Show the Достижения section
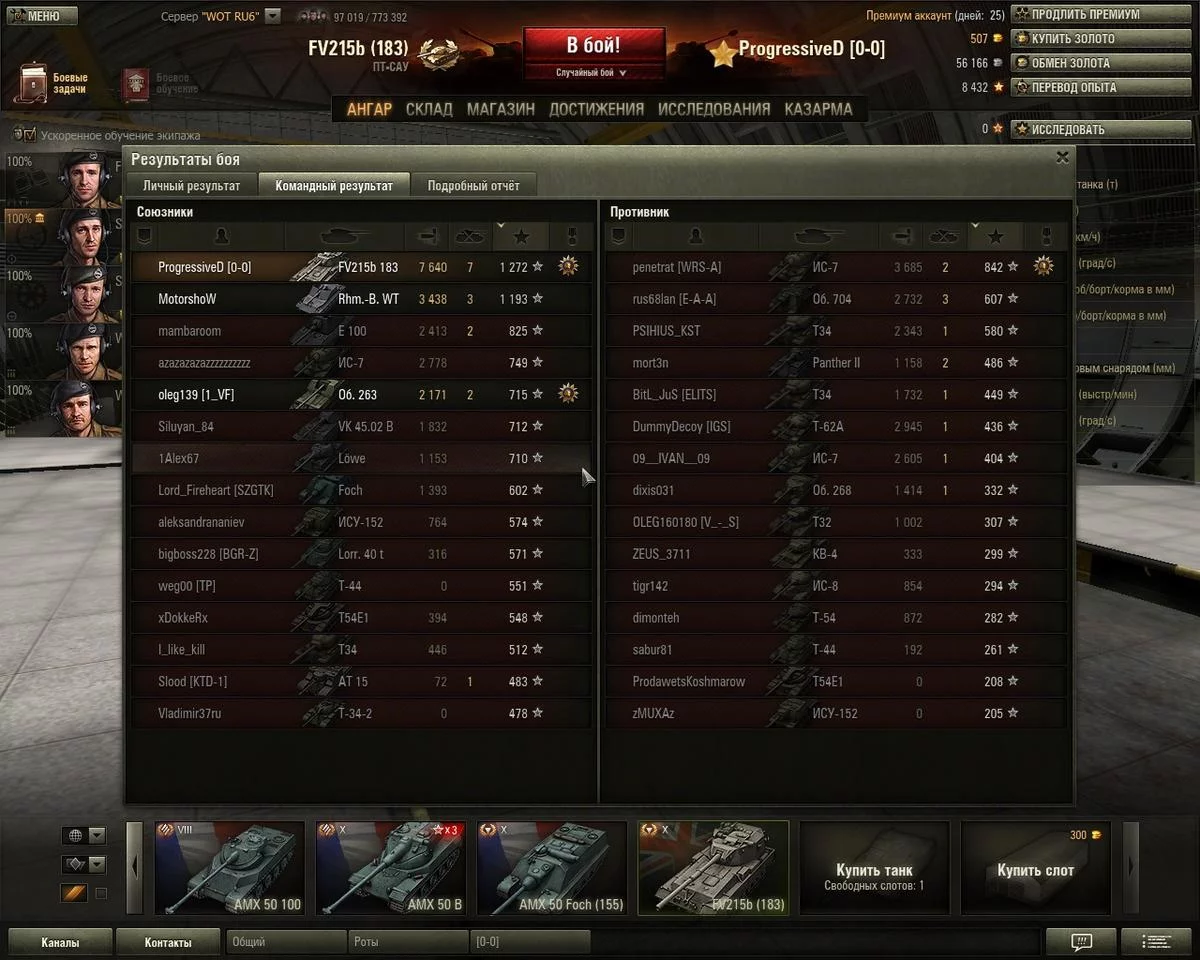1200x960 pixels. [x=596, y=109]
